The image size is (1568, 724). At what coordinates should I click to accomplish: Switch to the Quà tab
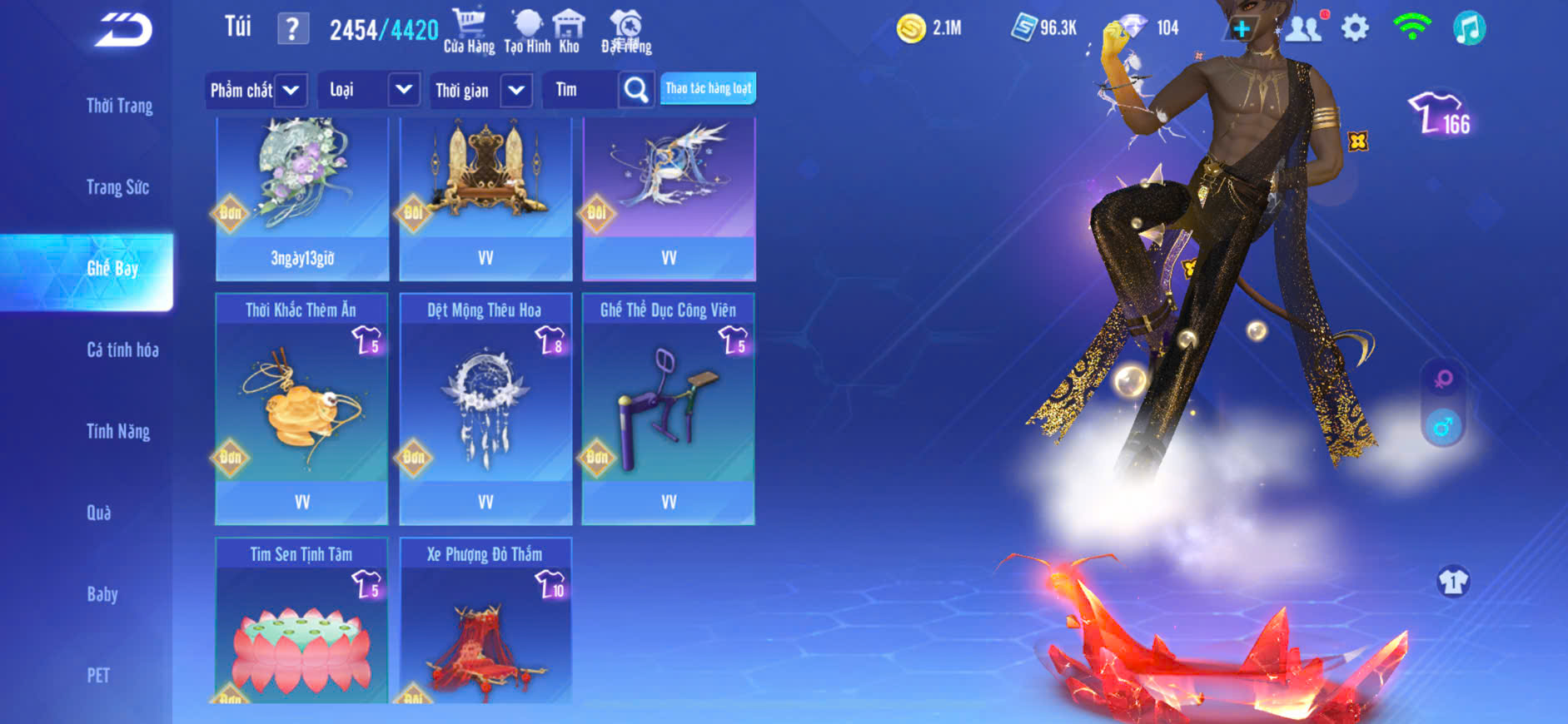[x=99, y=513]
